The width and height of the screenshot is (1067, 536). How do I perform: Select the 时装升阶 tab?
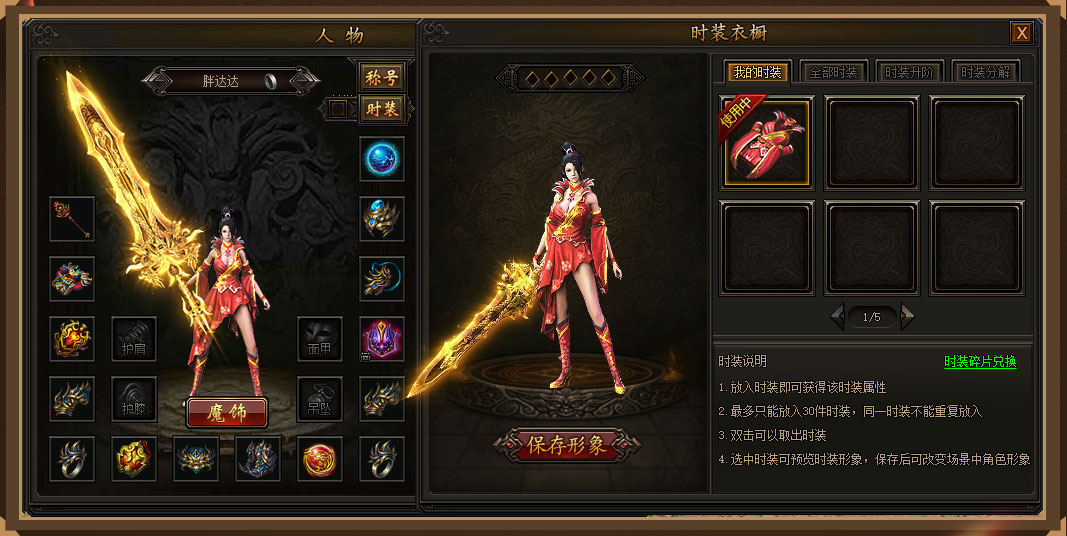click(x=909, y=72)
